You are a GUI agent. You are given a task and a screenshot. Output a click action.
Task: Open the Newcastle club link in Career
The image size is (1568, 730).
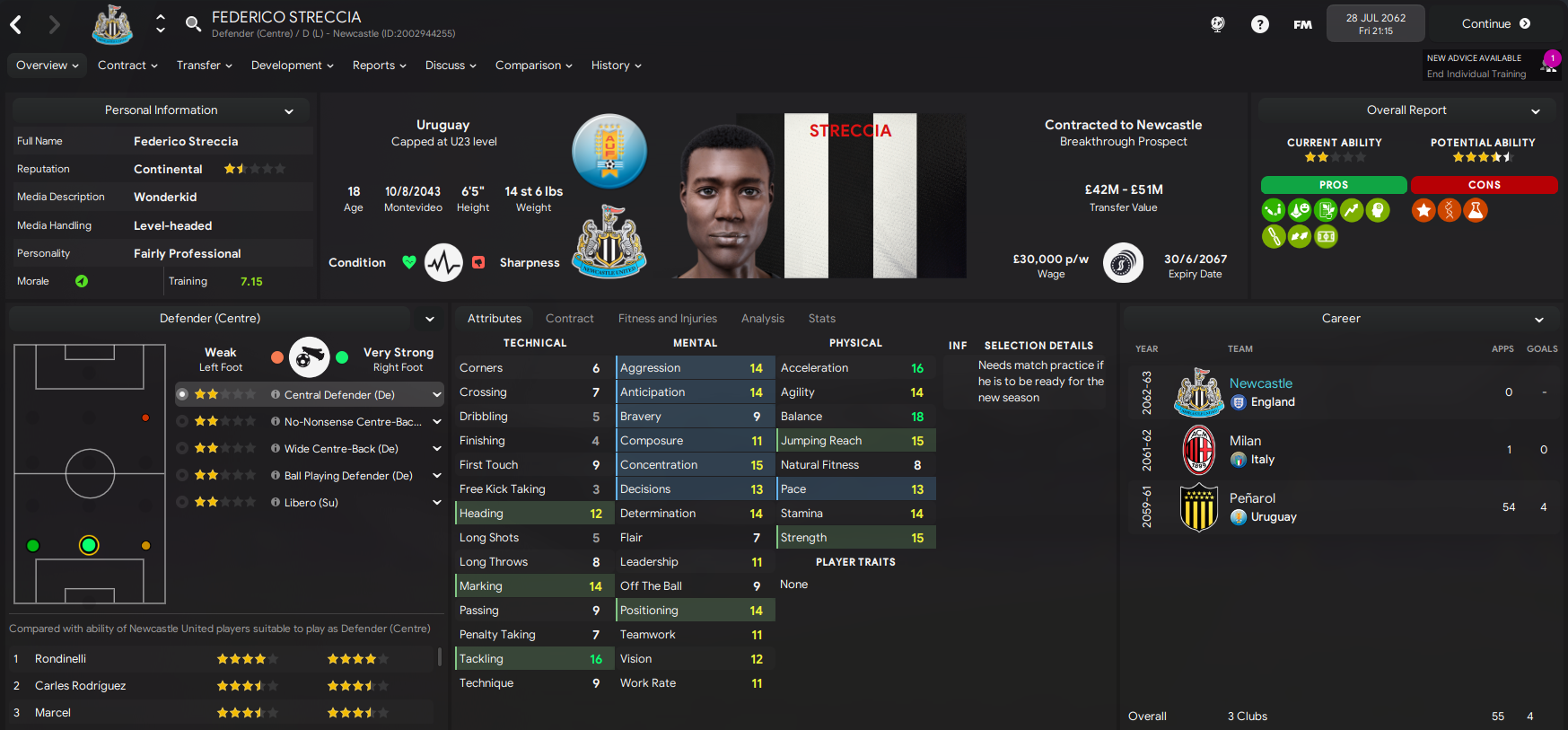[1260, 383]
